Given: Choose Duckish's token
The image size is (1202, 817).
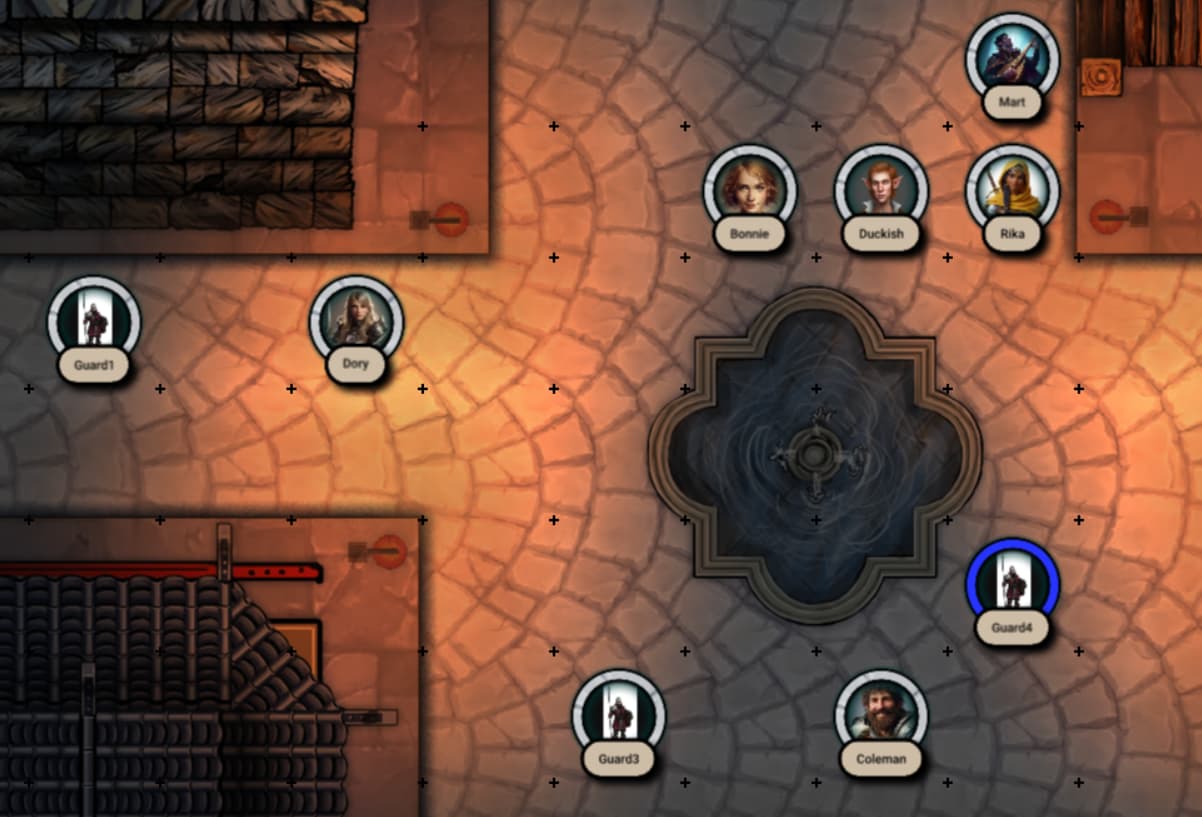Looking at the screenshot, I should (x=881, y=191).
